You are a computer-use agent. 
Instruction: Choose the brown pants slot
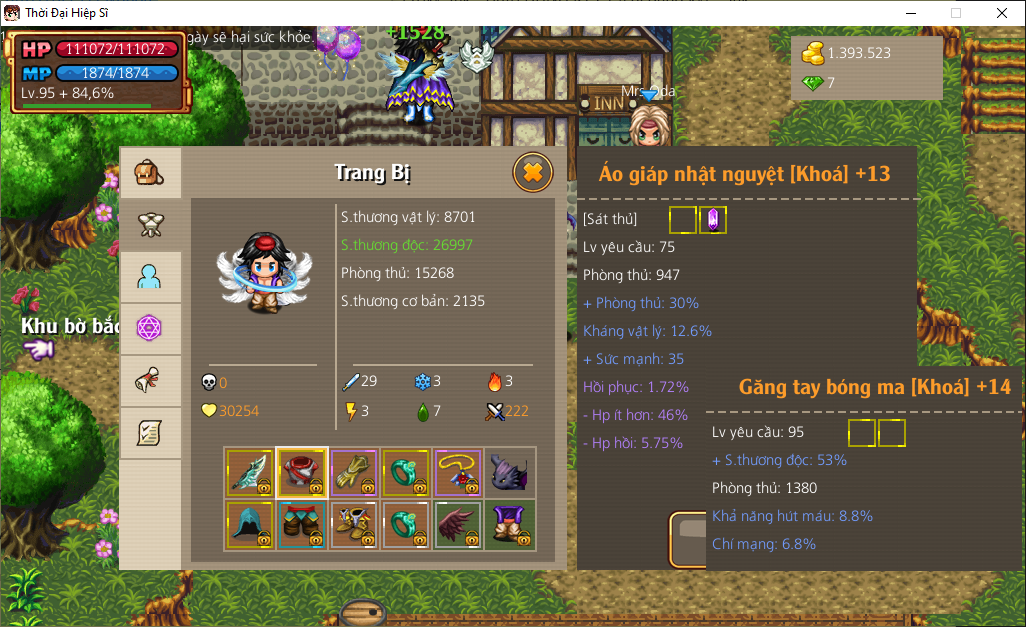point(302,525)
